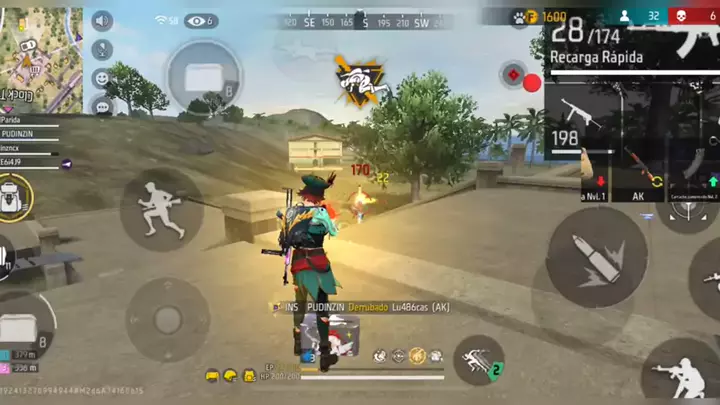Tap the sprint running button
Image resolution: width=720 pixels, height=405 pixels.
162,208
